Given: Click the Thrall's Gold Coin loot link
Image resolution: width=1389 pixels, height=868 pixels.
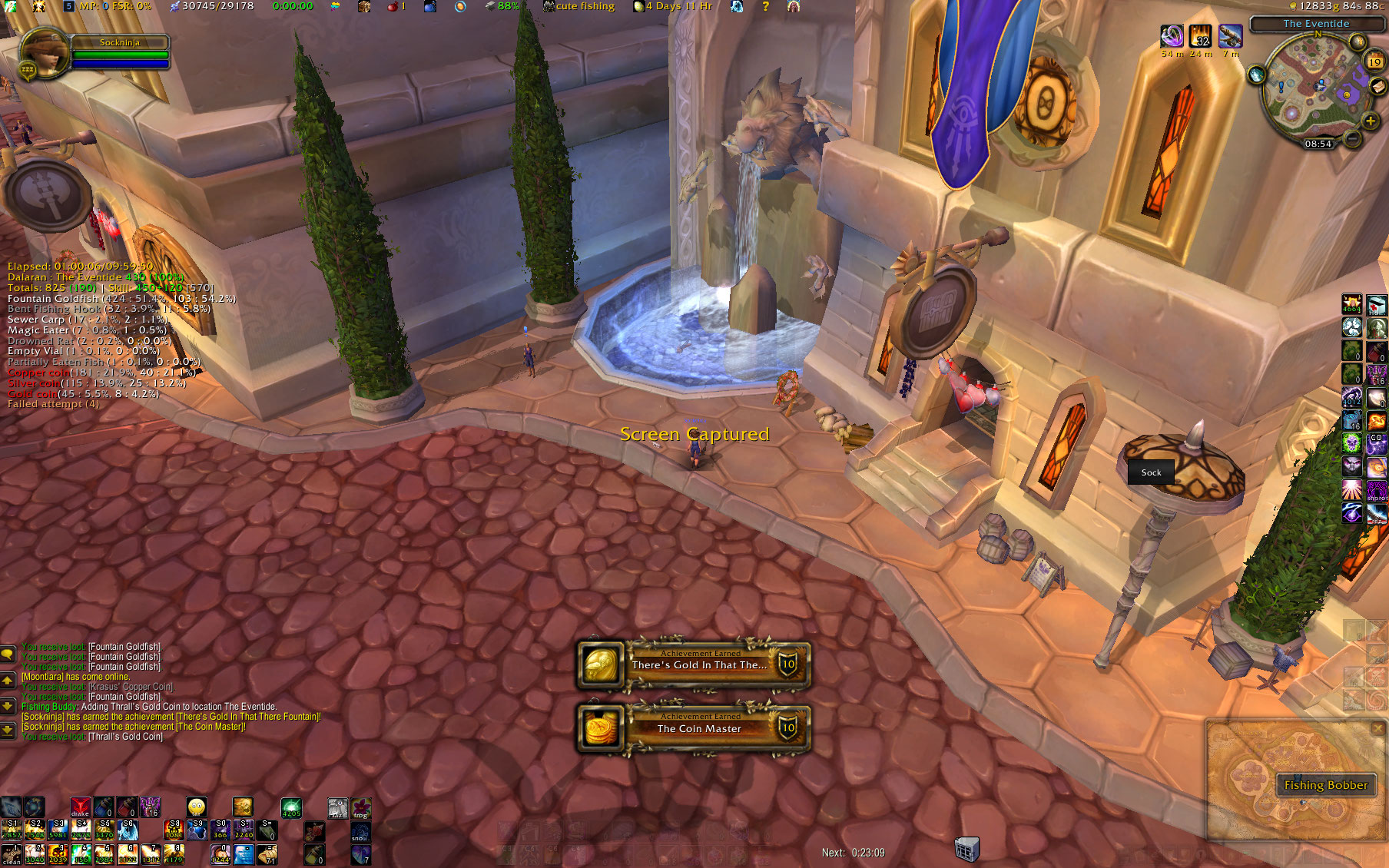Looking at the screenshot, I should [125, 737].
